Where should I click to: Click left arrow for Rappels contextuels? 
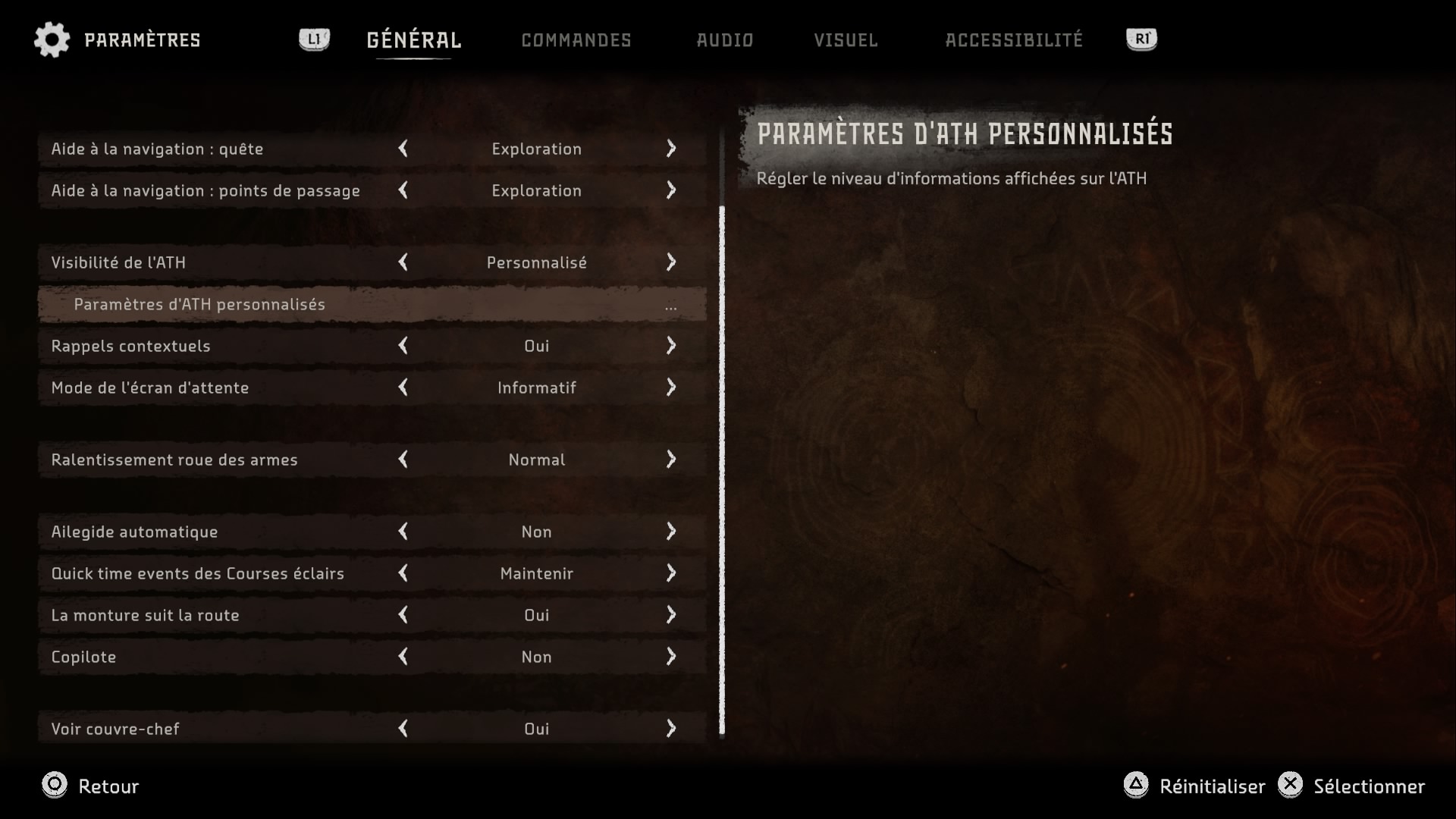click(403, 346)
